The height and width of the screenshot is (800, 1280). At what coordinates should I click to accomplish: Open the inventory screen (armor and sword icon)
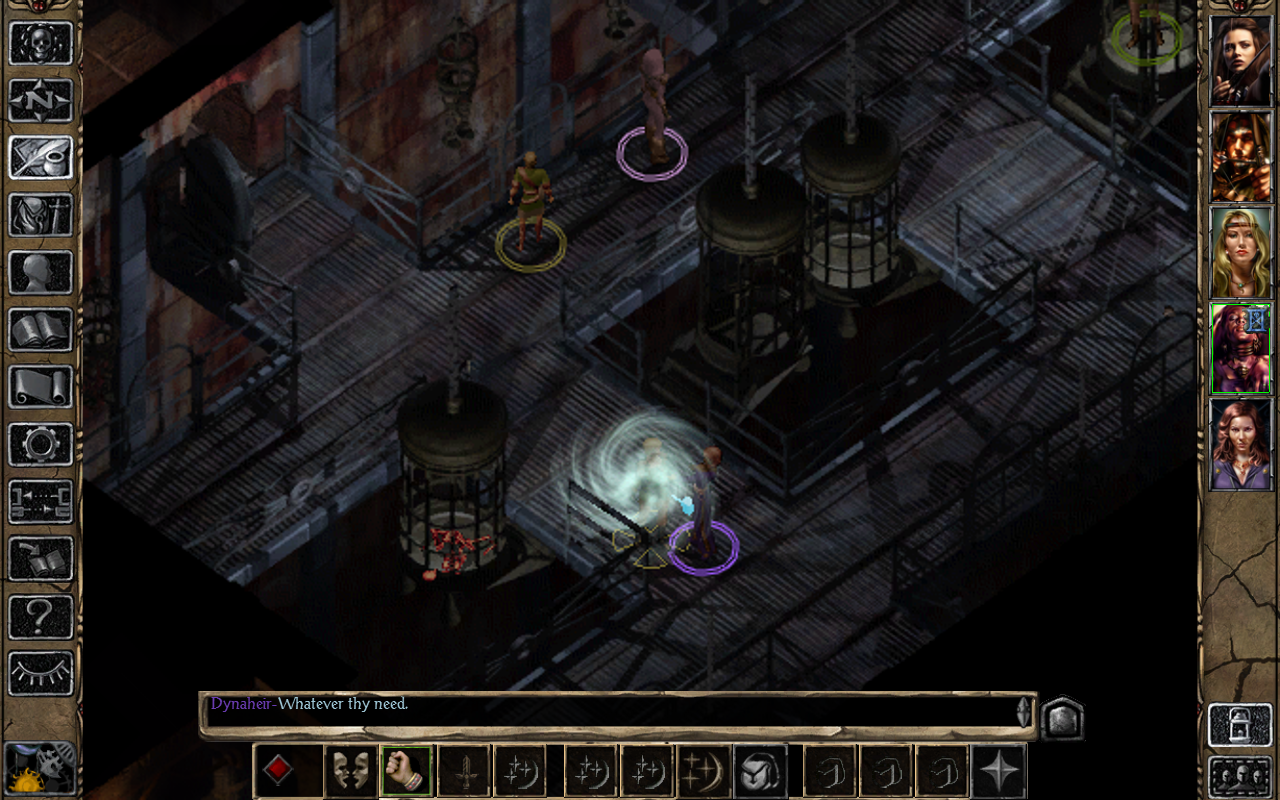coord(41,214)
